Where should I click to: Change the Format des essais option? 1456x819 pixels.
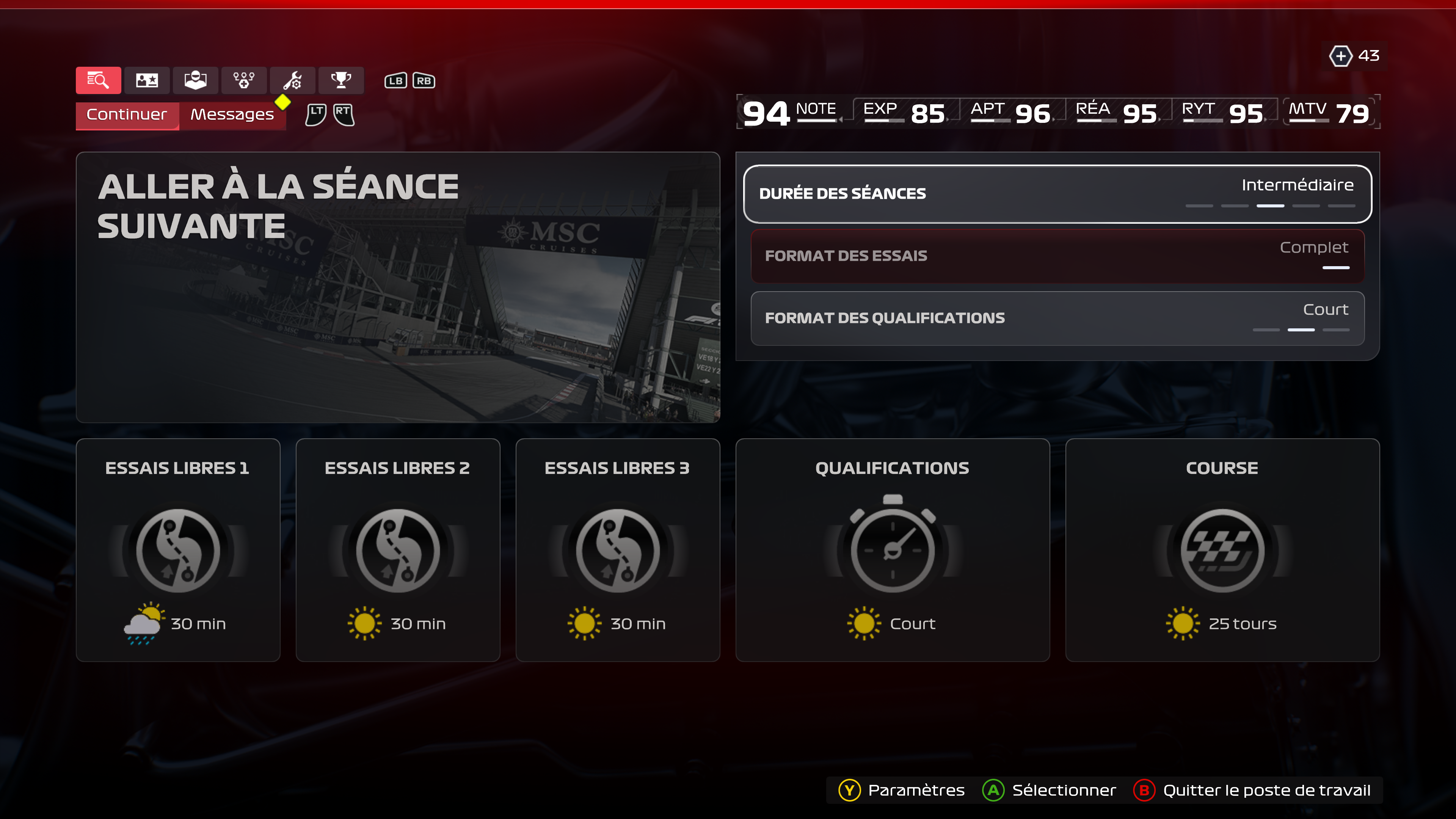(x=1057, y=256)
